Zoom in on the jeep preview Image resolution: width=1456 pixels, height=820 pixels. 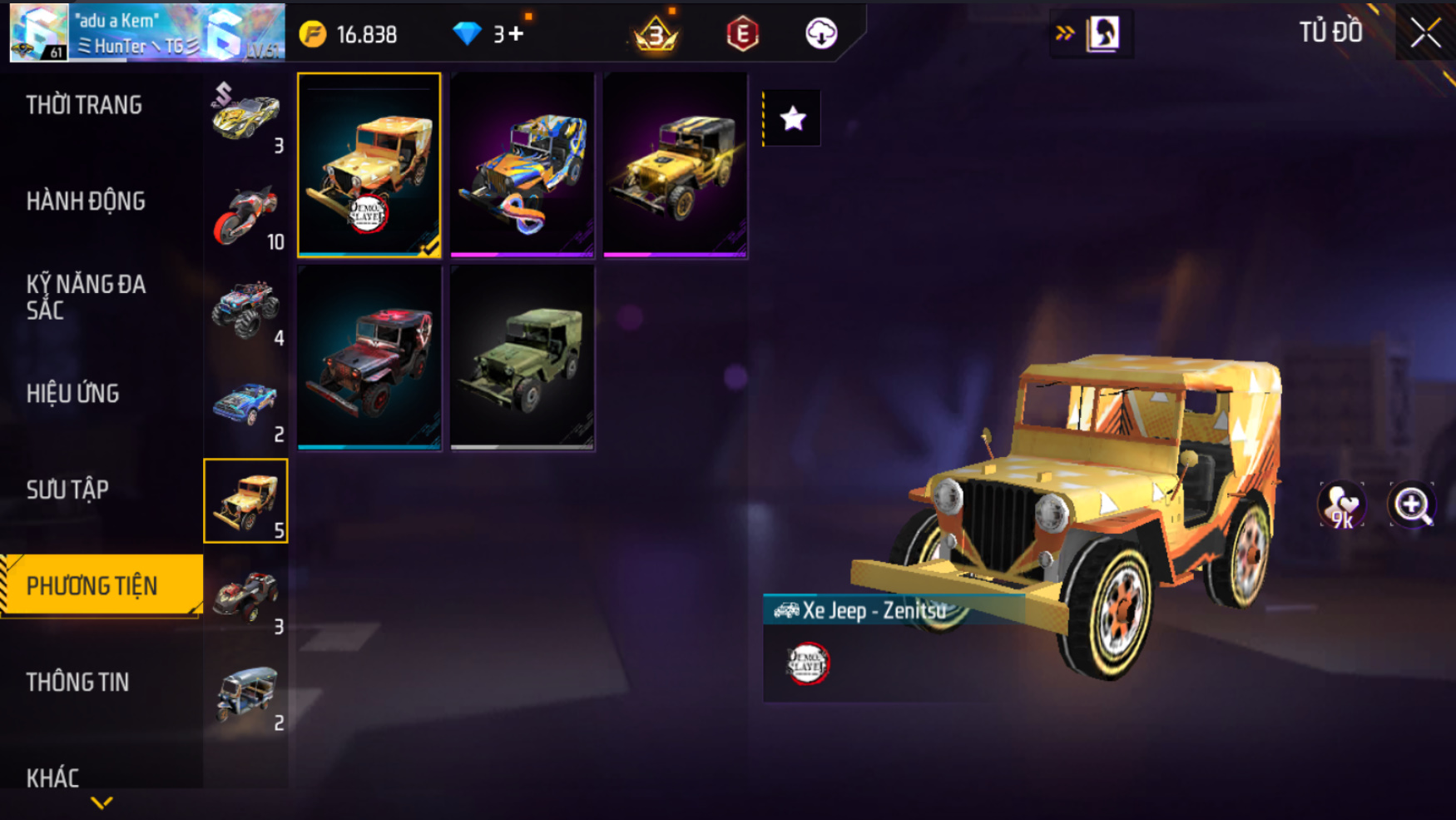(1412, 504)
